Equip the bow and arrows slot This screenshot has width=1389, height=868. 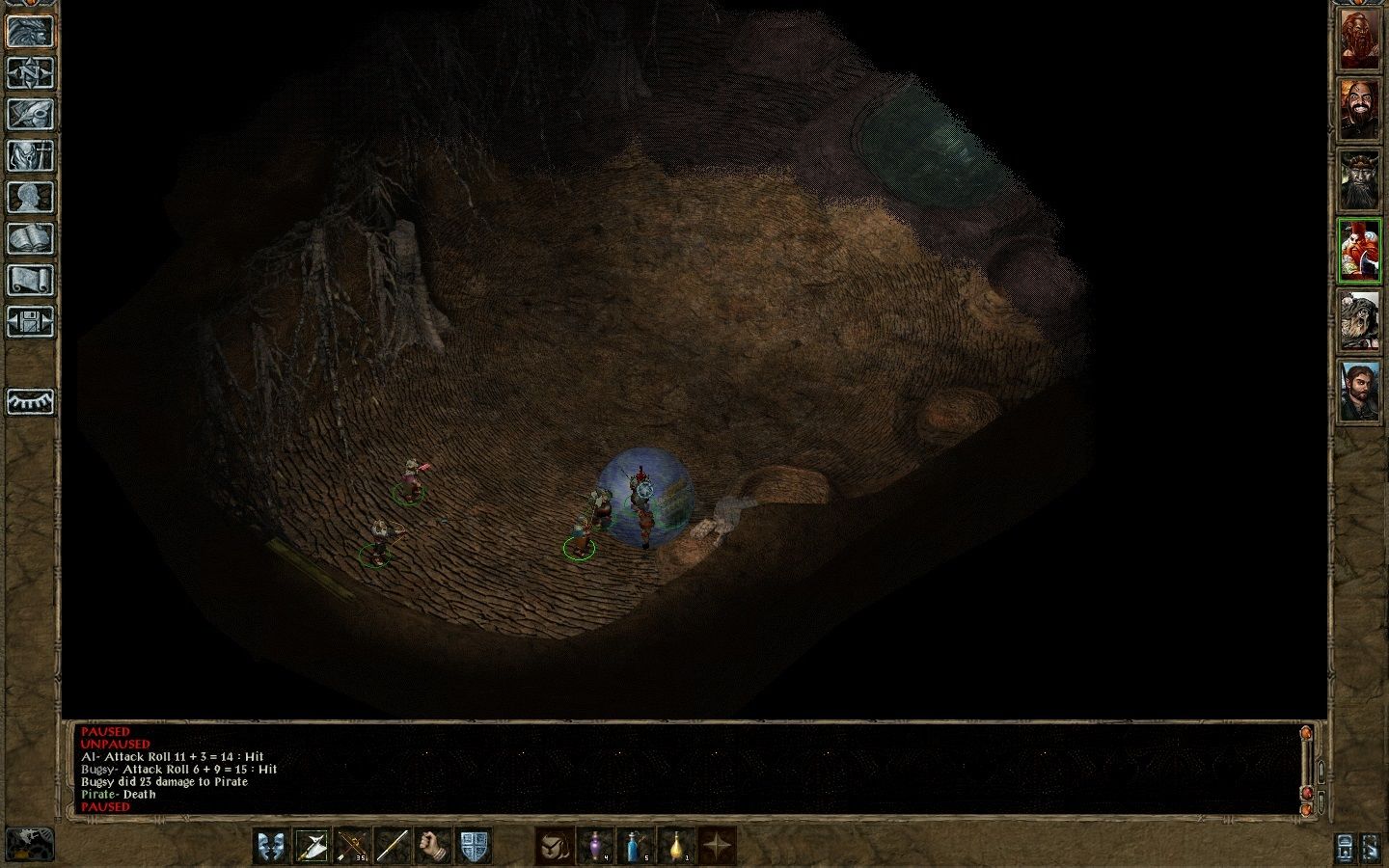tap(352, 846)
